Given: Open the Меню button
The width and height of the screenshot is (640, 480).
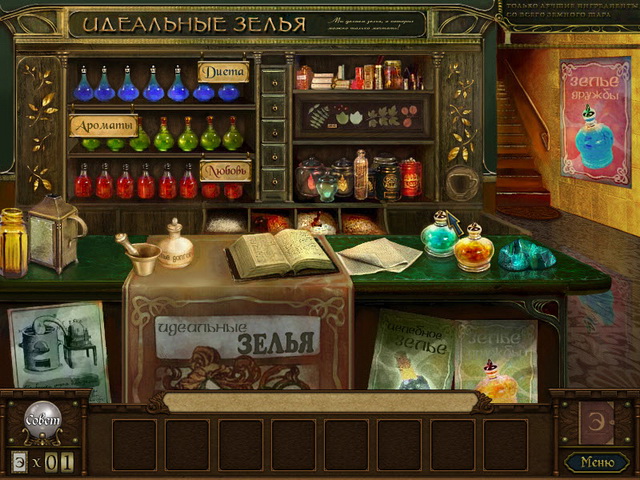Looking at the screenshot, I should [597, 461].
